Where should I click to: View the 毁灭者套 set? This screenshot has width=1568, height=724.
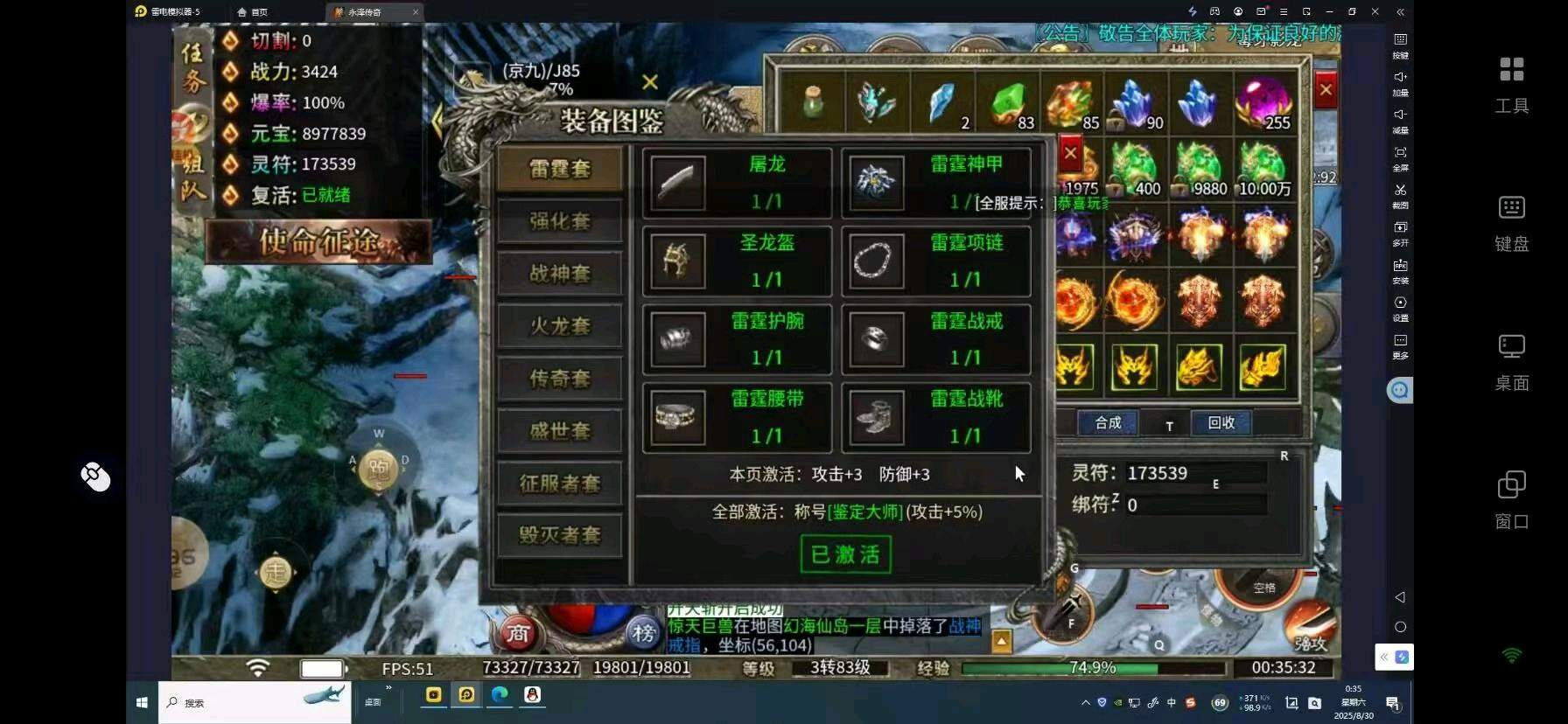560,534
